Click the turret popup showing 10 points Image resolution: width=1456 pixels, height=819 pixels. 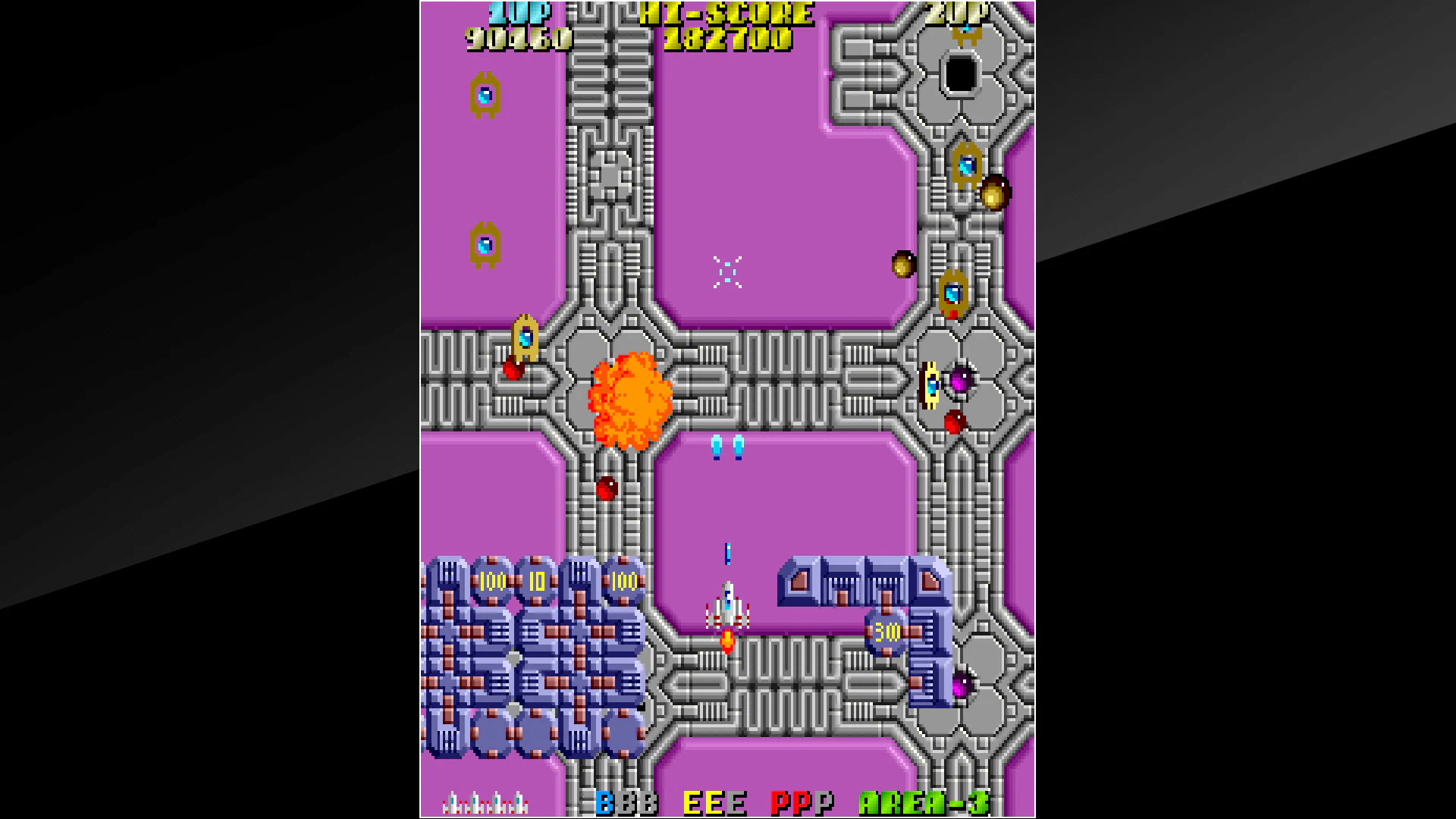[538, 582]
